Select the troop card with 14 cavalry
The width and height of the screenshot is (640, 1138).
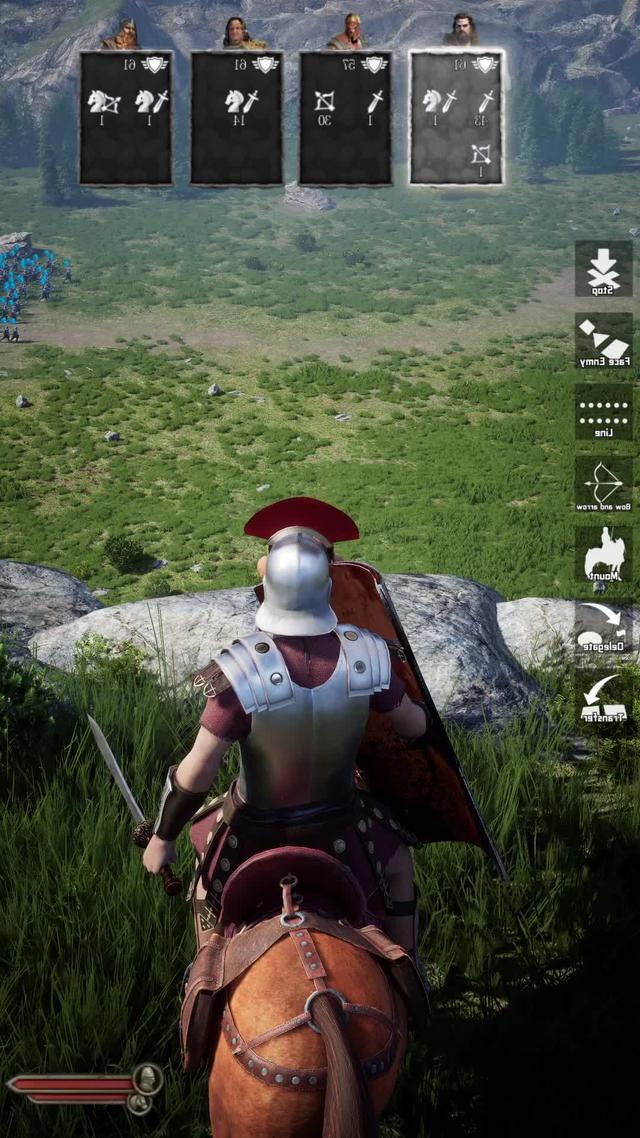(237, 118)
